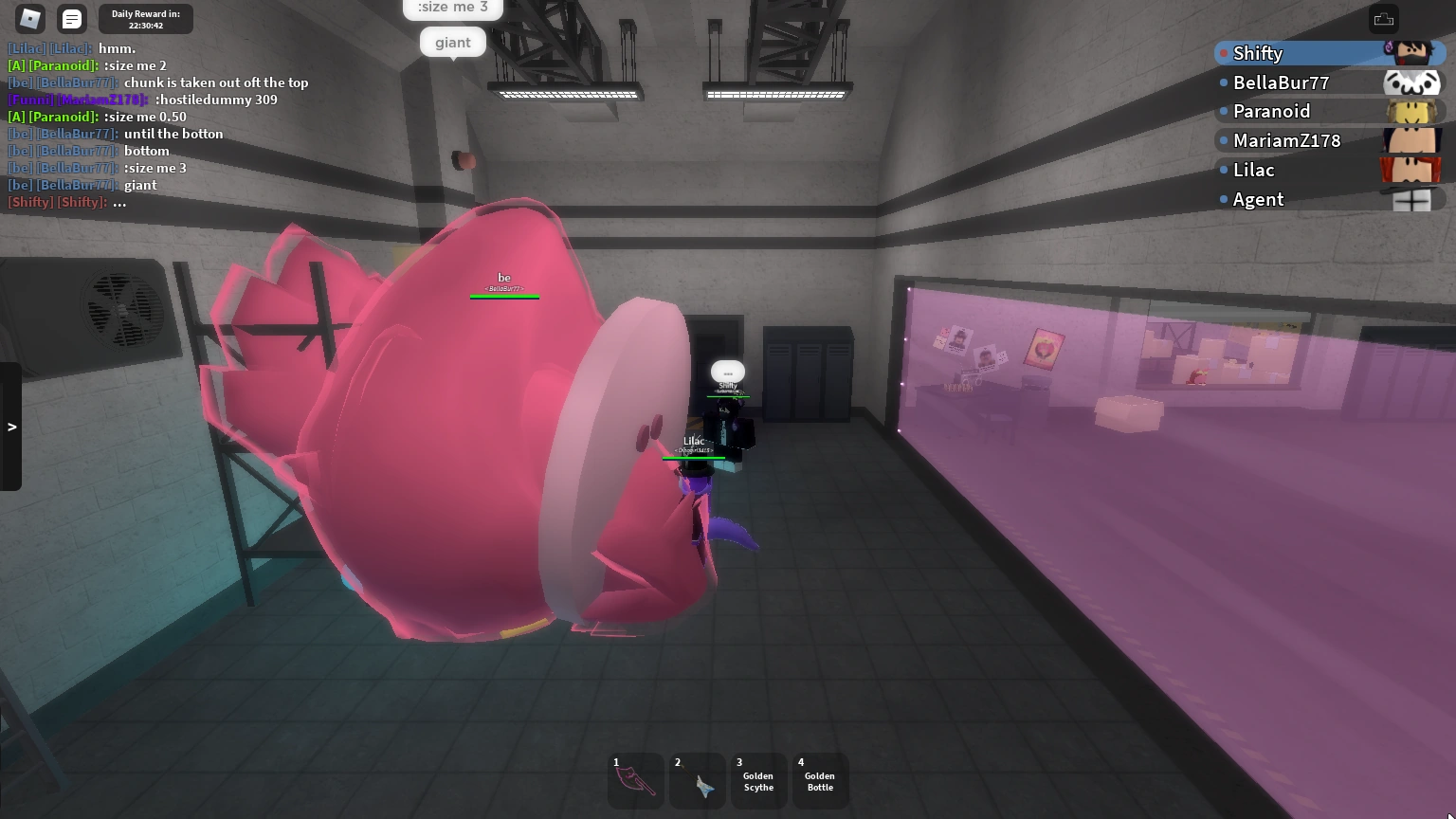Open the chat bubble icon
The height and width of the screenshot is (819, 1456).
(71, 18)
